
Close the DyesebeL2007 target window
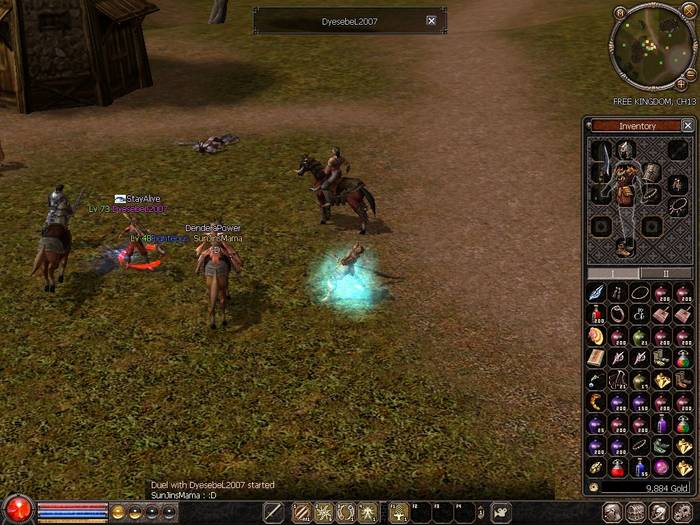pyautogui.click(x=431, y=20)
